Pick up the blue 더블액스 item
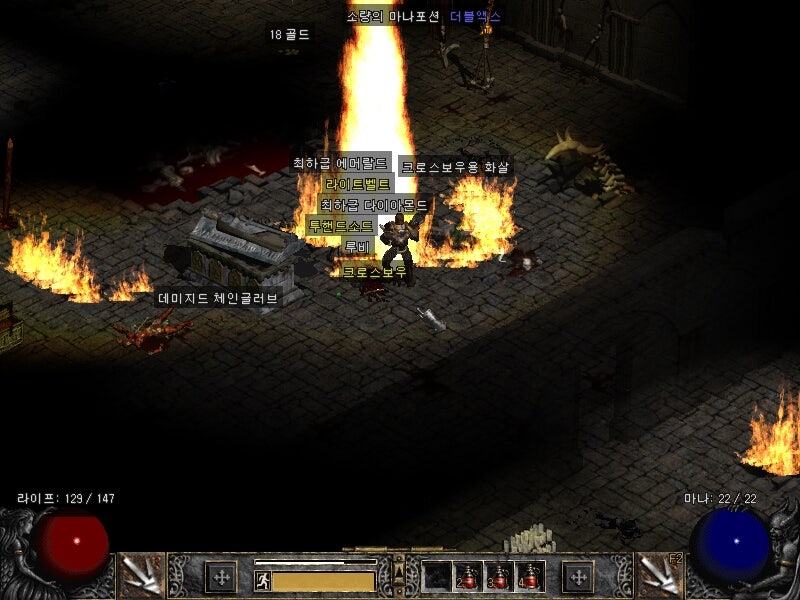 [x=475, y=17]
